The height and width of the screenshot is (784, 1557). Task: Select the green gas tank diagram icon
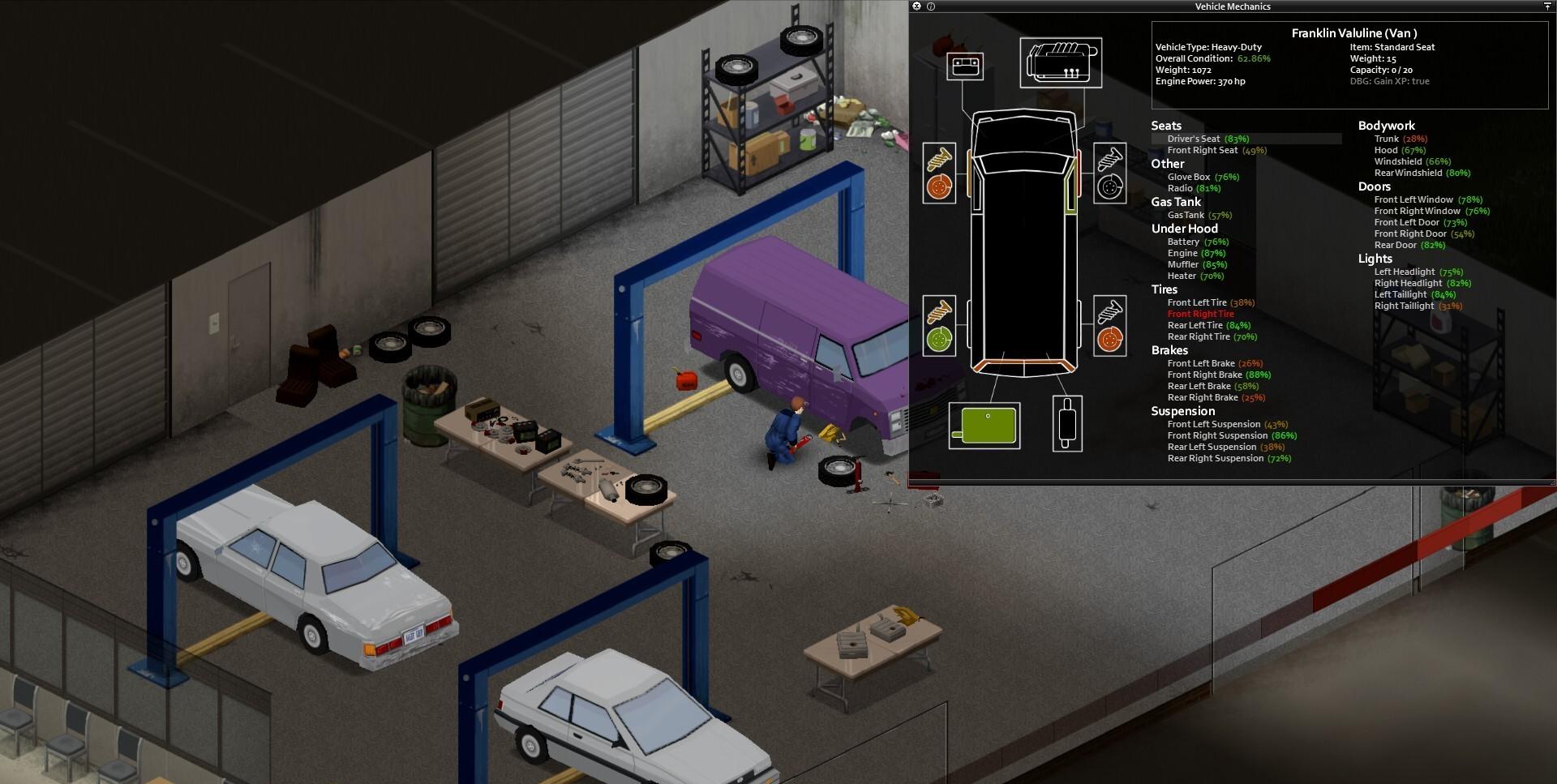(985, 426)
